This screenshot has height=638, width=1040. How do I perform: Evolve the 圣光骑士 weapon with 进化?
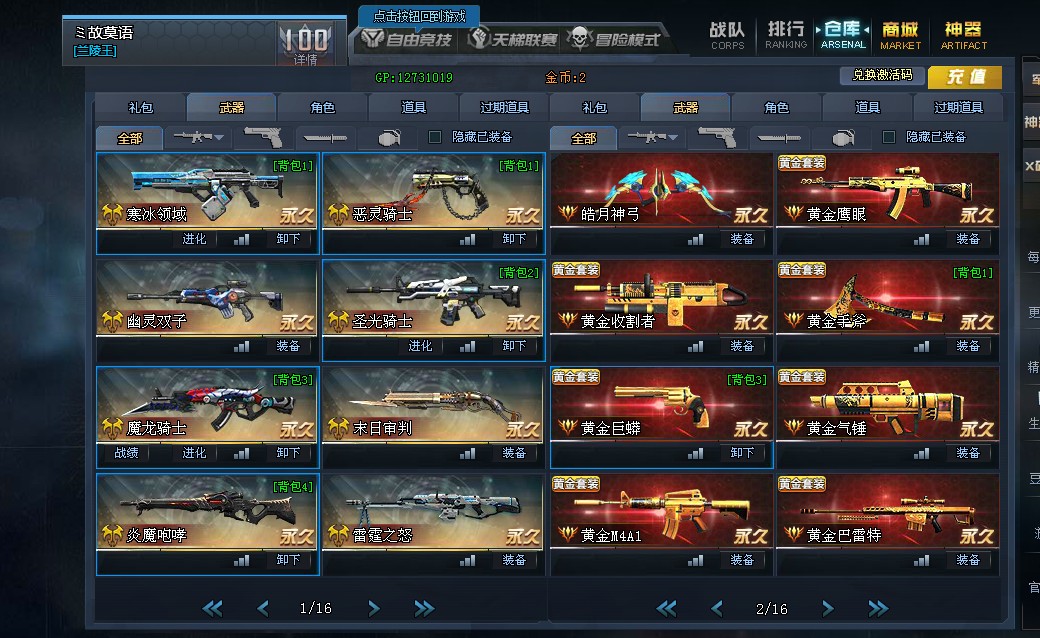click(420, 346)
